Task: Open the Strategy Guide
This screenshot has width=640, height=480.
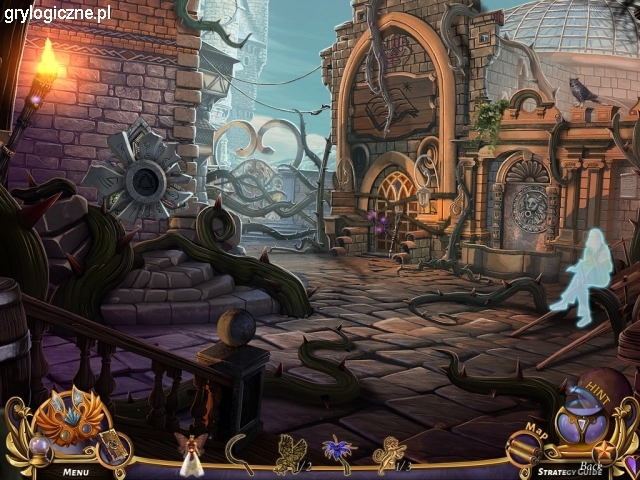Action: point(562,471)
